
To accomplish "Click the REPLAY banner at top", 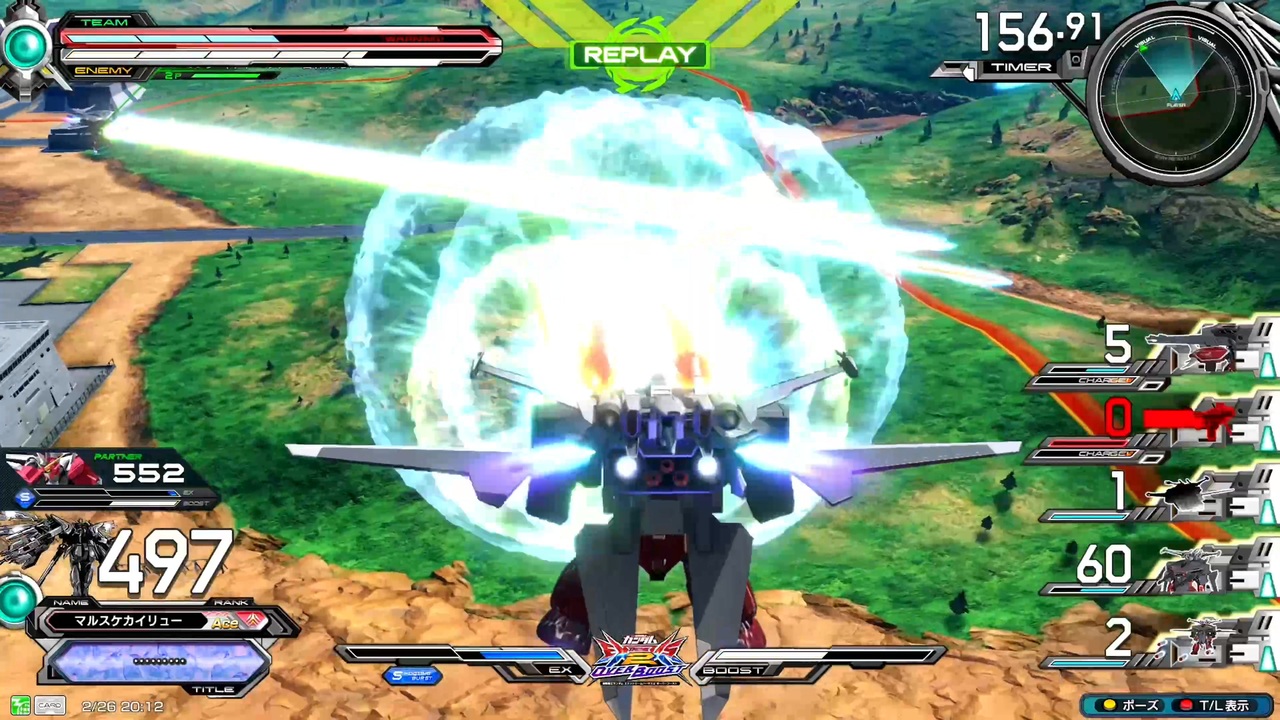I will pos(639,55).
